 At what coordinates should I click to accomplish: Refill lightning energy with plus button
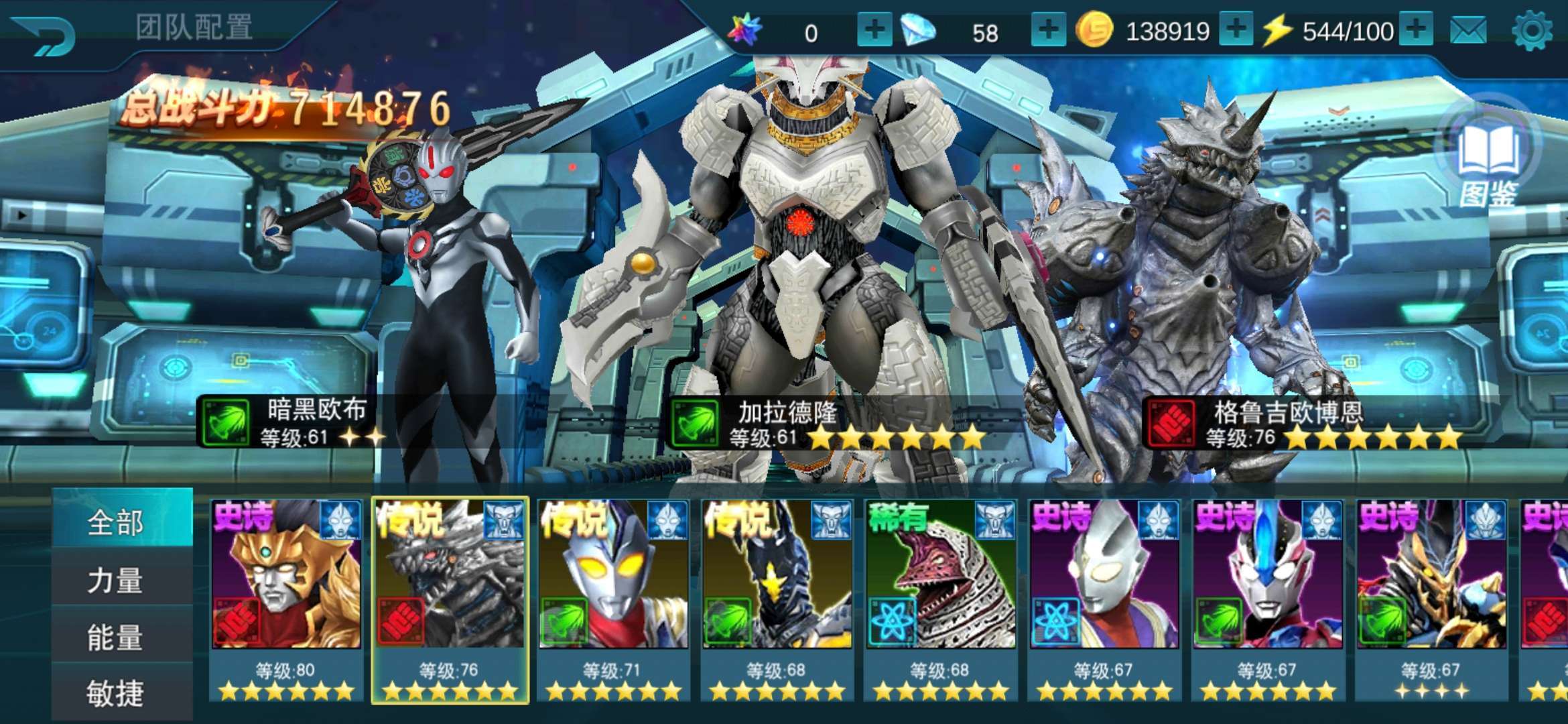pos(1415,30)
